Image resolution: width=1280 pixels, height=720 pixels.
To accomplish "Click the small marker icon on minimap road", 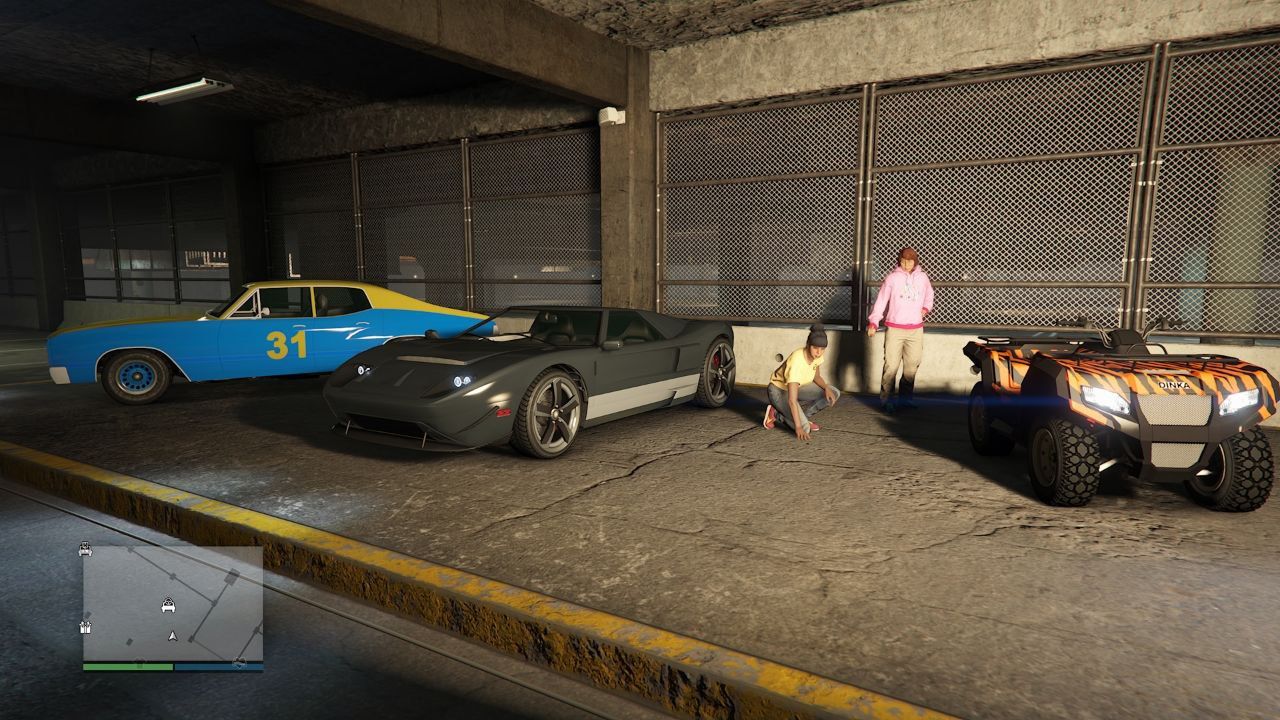I will click(129, 641).
